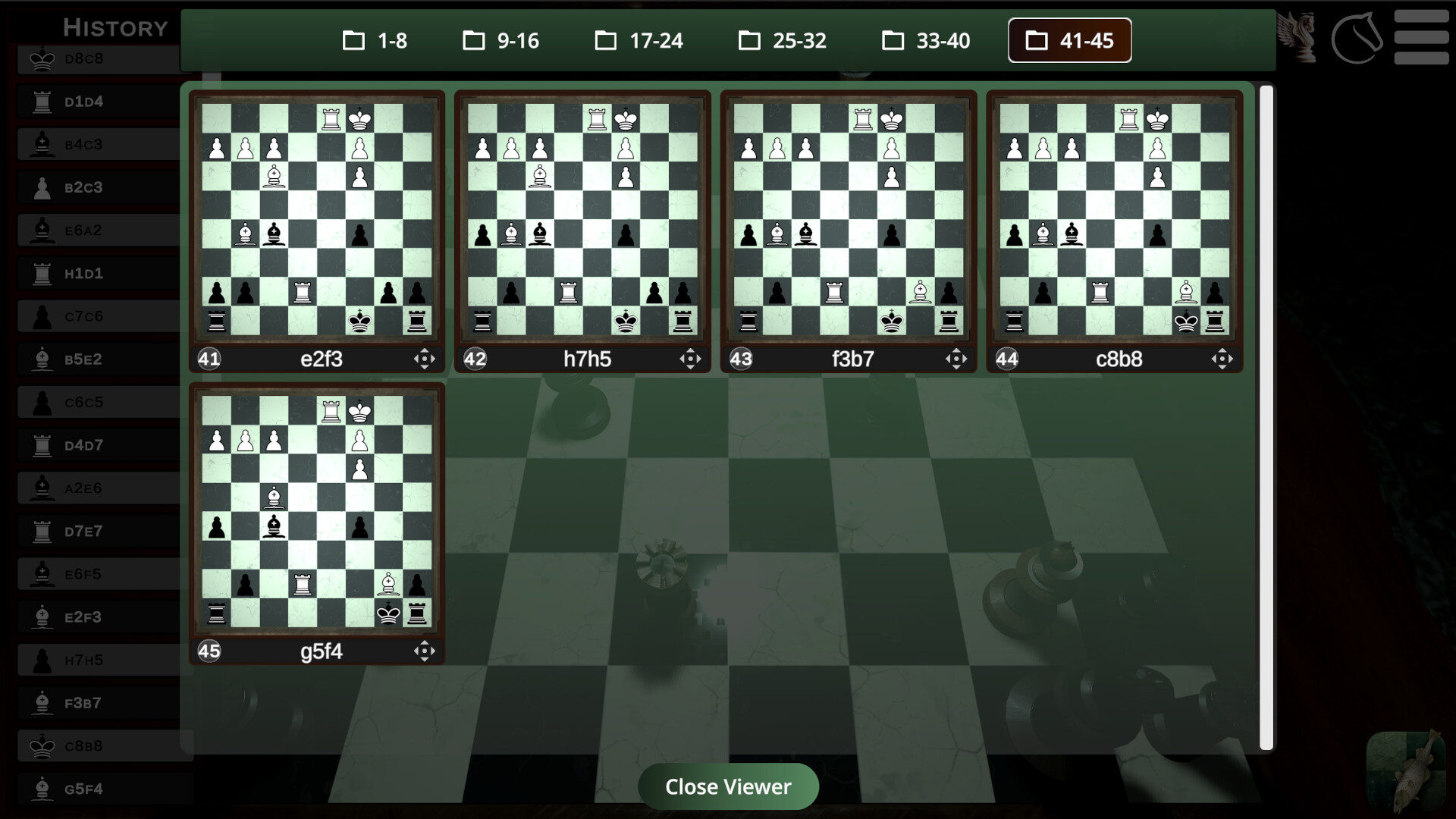Click the knight-head logo in the top right

click(x=1357, y=39)
